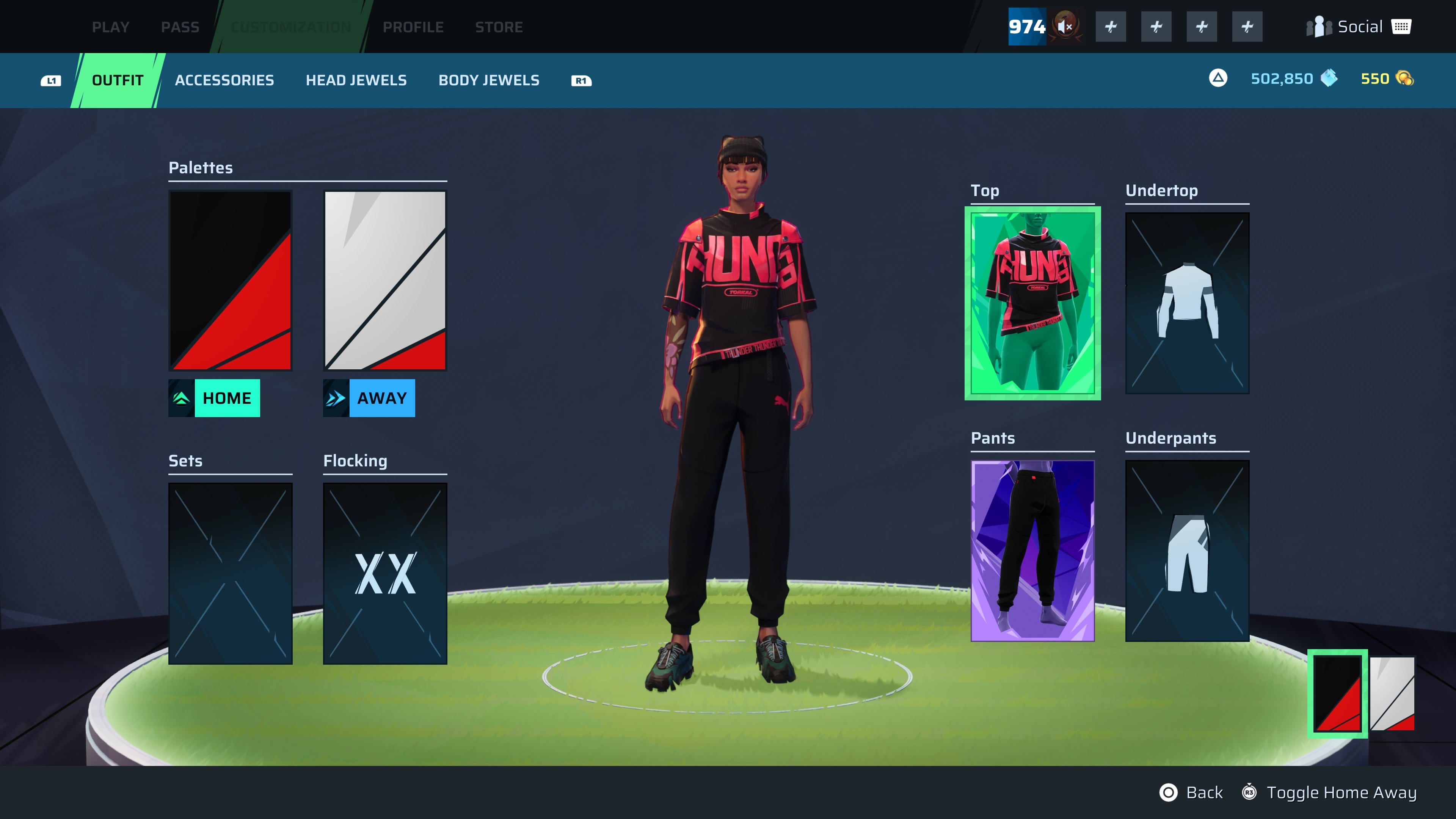Go to the PROFILE tab

(413, 27)
